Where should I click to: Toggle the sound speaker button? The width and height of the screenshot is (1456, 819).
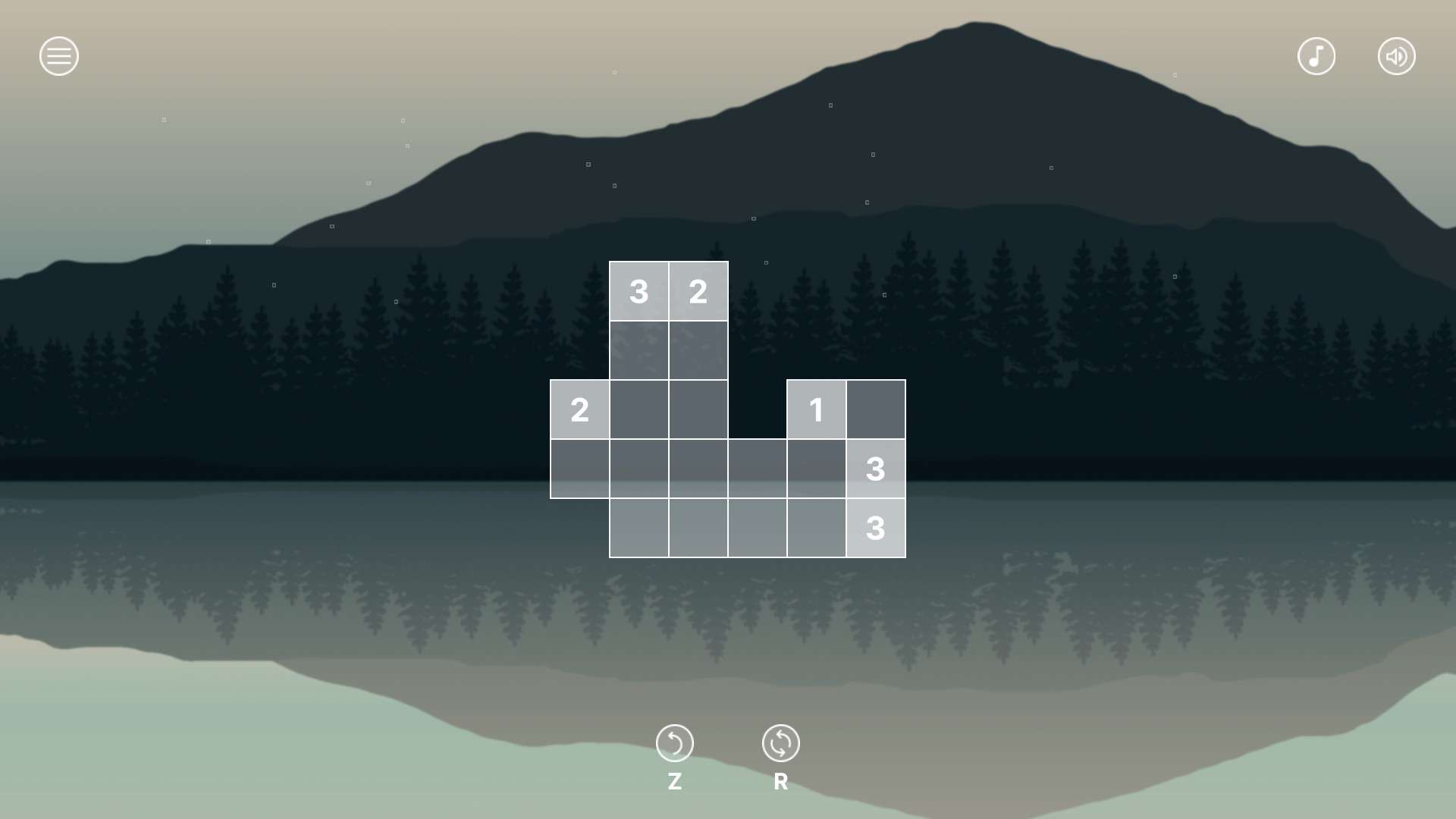[1396, 56]
